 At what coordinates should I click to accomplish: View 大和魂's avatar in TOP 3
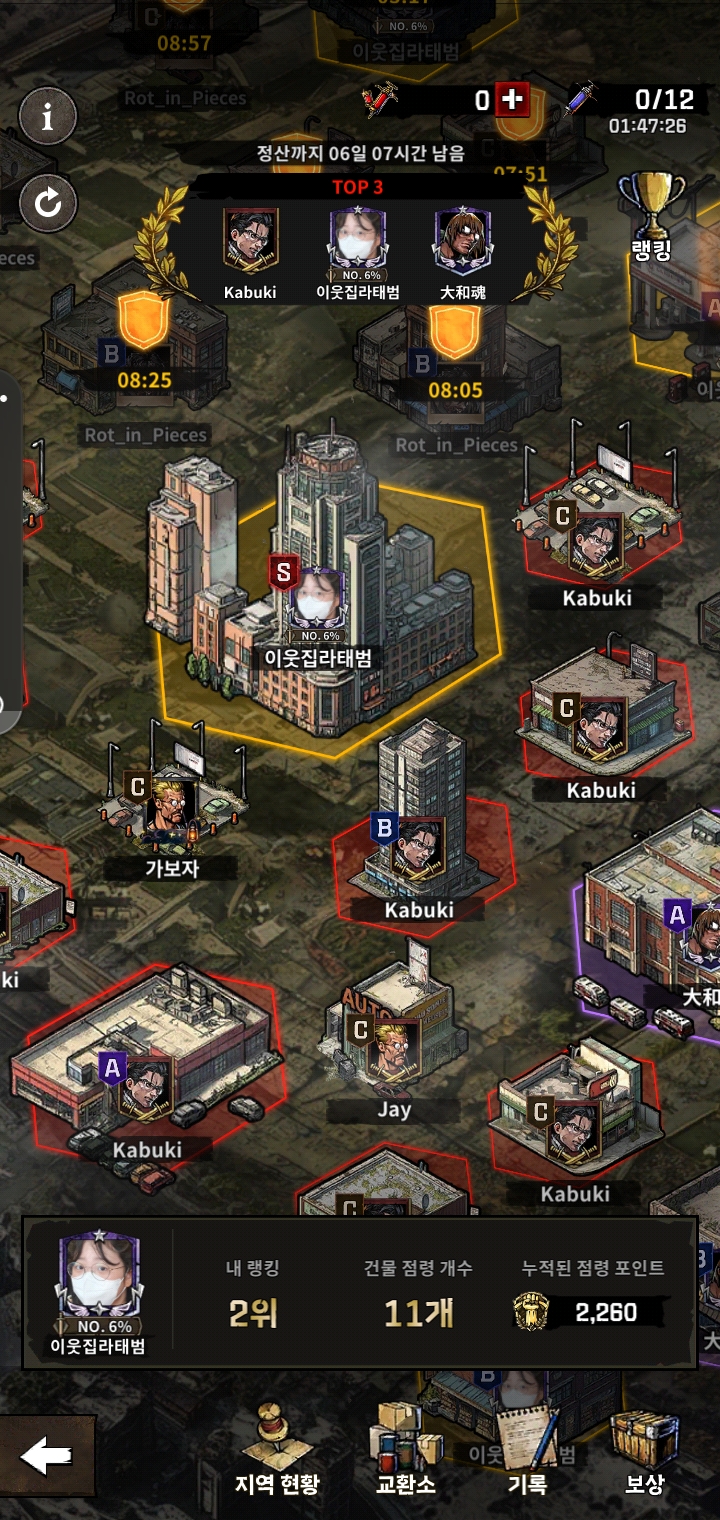462,242
